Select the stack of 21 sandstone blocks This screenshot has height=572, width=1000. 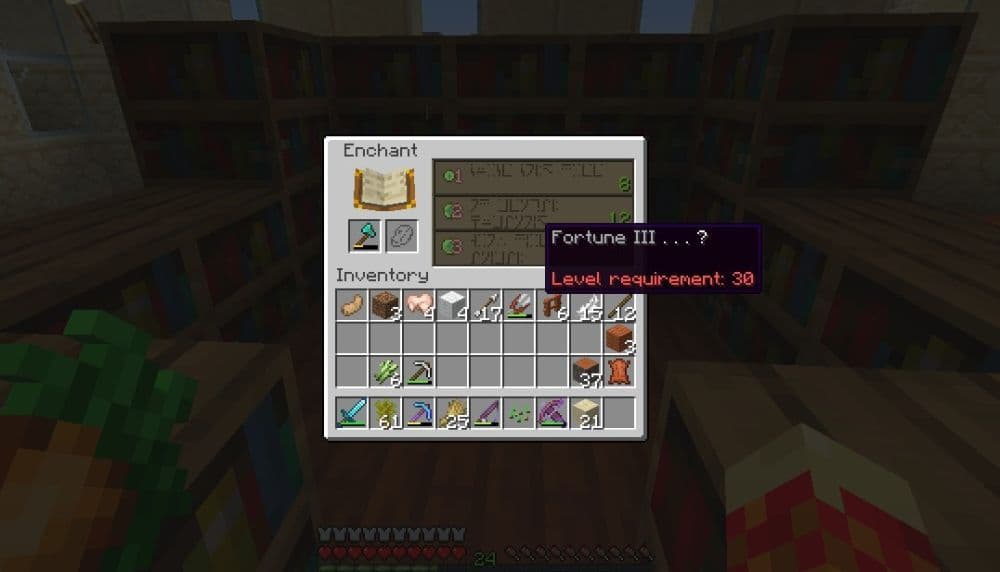pyautogui.click(x=586, y=412)
